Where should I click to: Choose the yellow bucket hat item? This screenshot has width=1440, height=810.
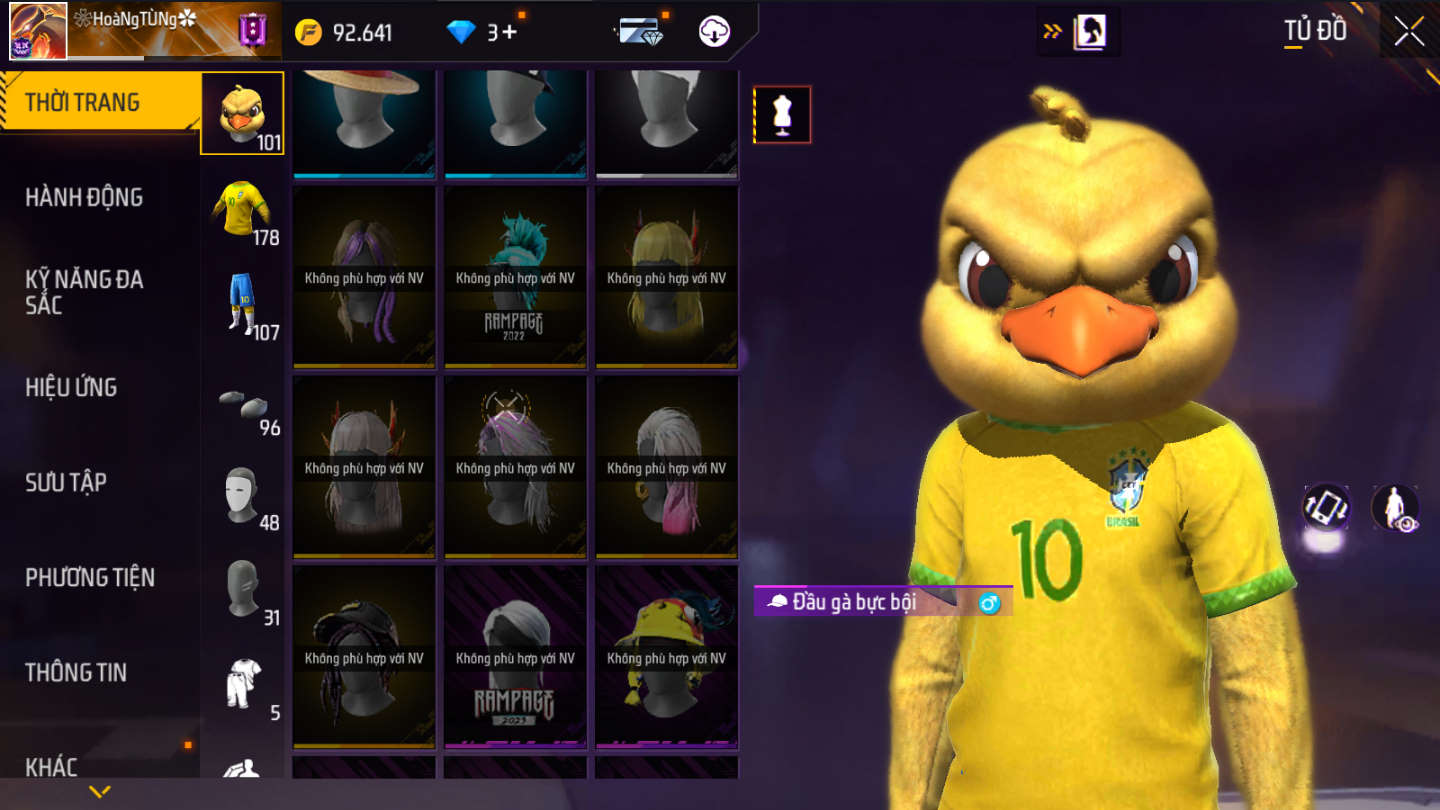click(666, 657)
